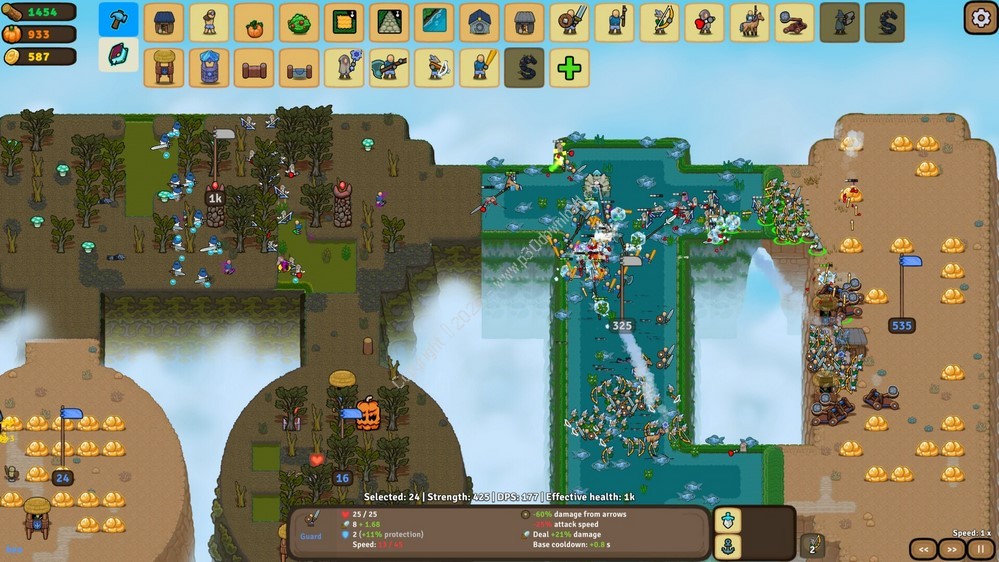Recruit the archer unit with bow
This screenshot has width=999, height=562.
click(659, 22)
